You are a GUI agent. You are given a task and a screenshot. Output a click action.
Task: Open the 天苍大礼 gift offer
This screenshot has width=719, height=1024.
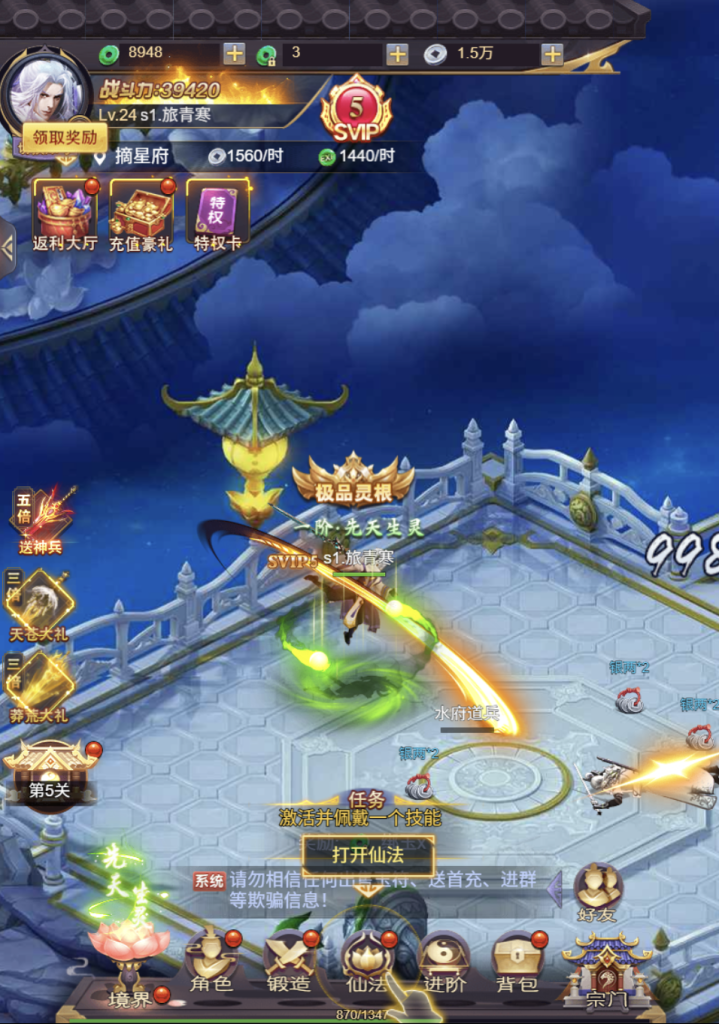coord(41,603)
